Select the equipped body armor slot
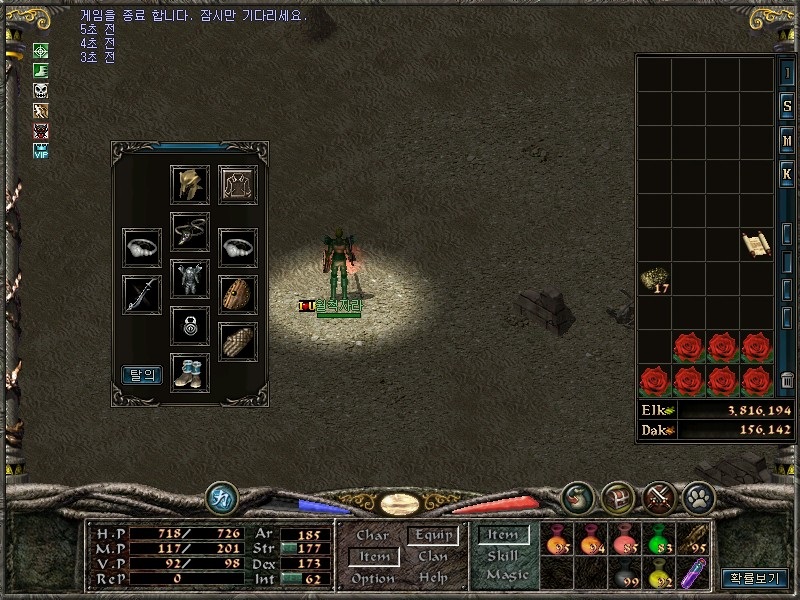Viewport: 800px width, 600px height. [190, 279]
